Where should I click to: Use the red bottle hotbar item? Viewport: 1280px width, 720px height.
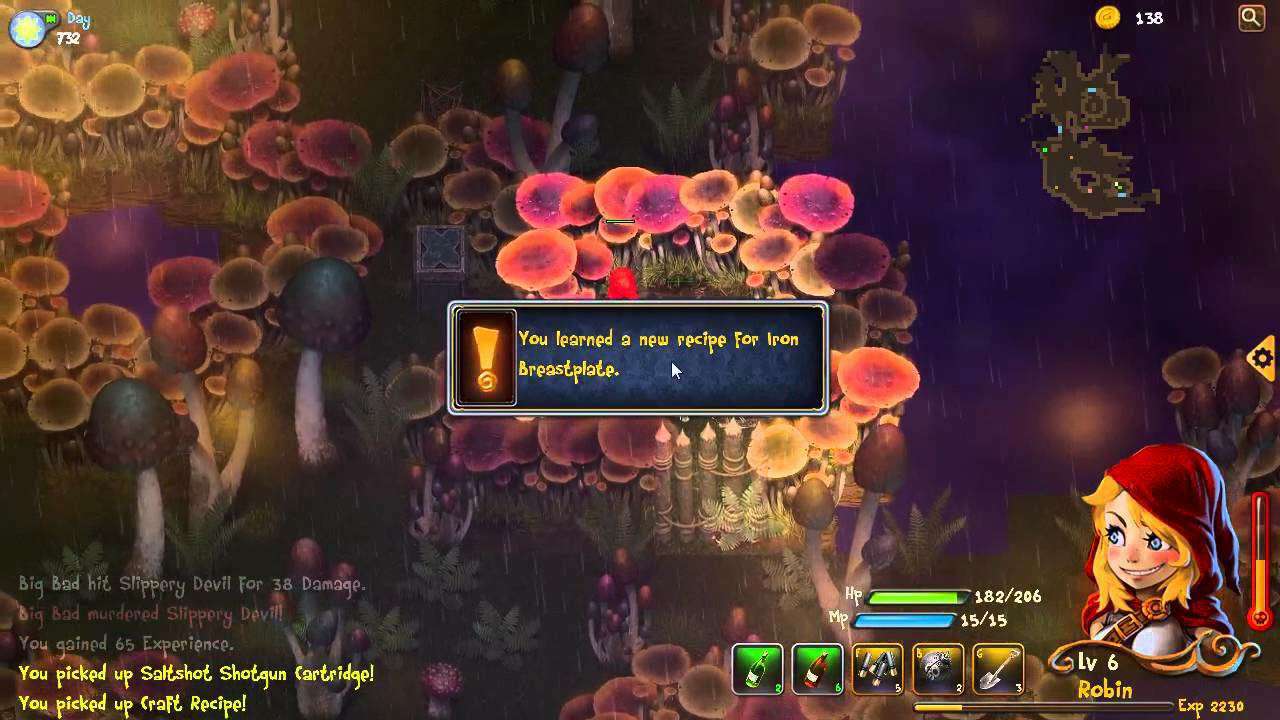coord(817,669)
